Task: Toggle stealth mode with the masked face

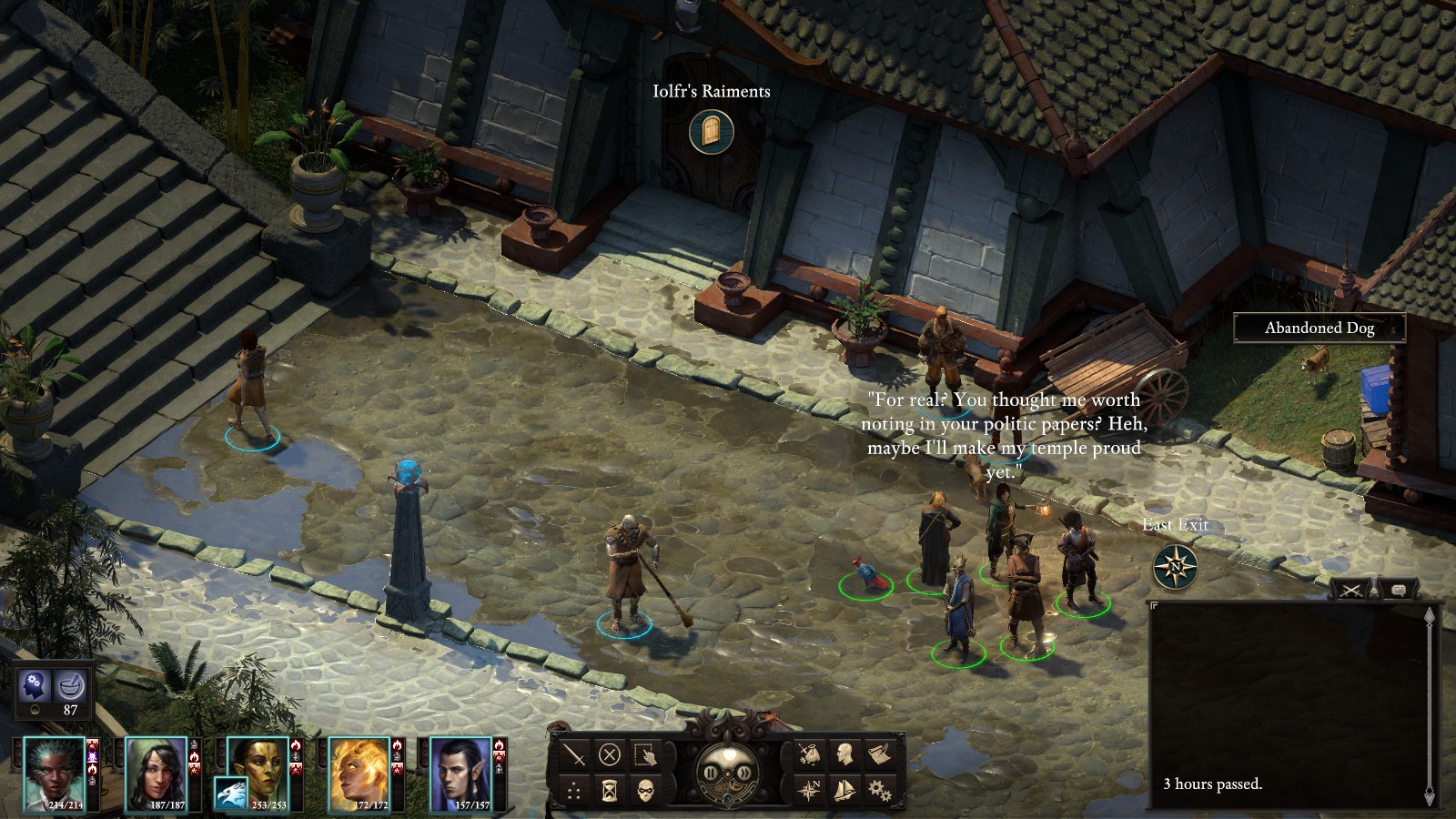Action: 645,790
